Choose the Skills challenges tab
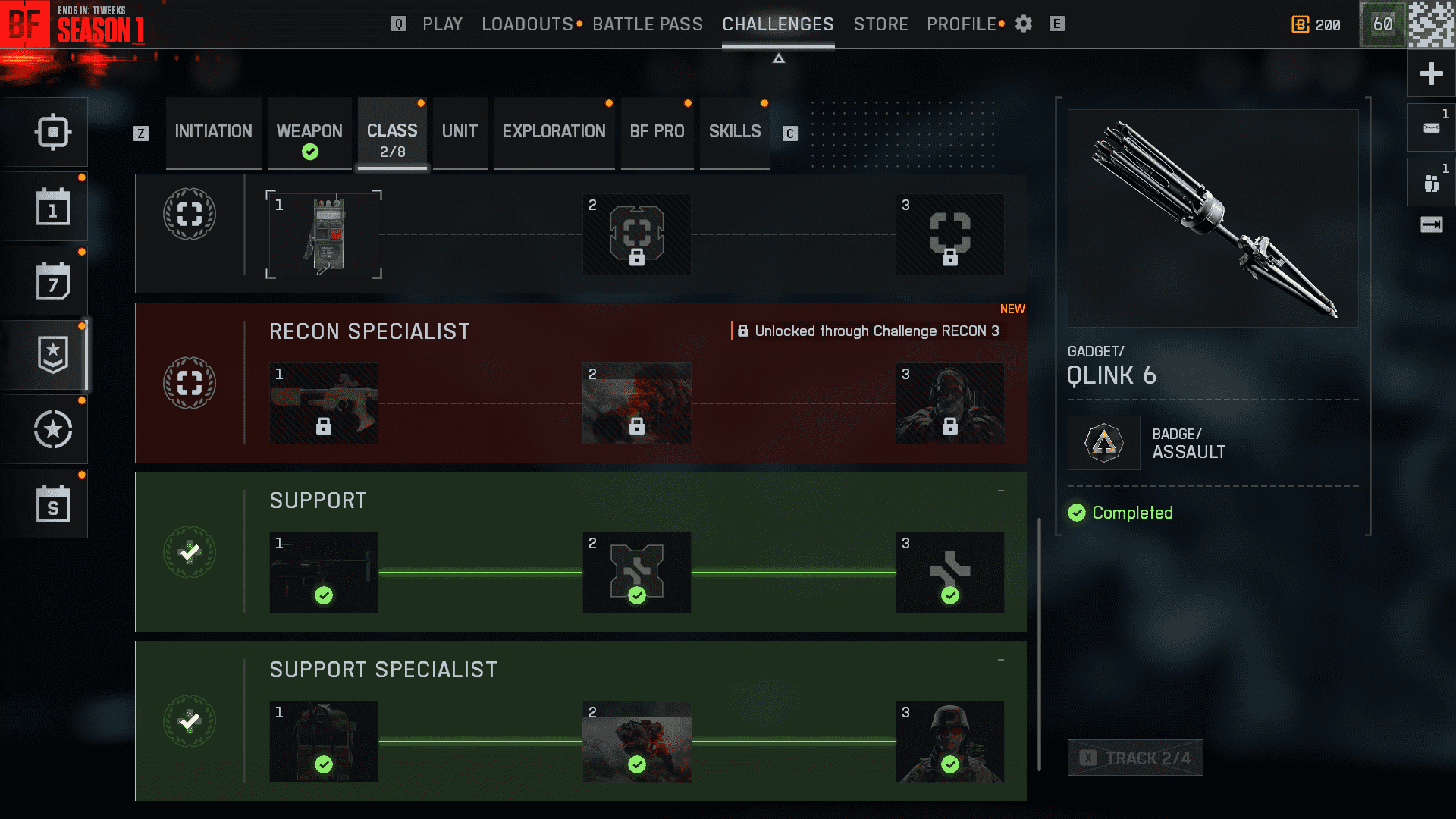The width and height of the screenshot is (1456, 819). (x=734, y=132)
